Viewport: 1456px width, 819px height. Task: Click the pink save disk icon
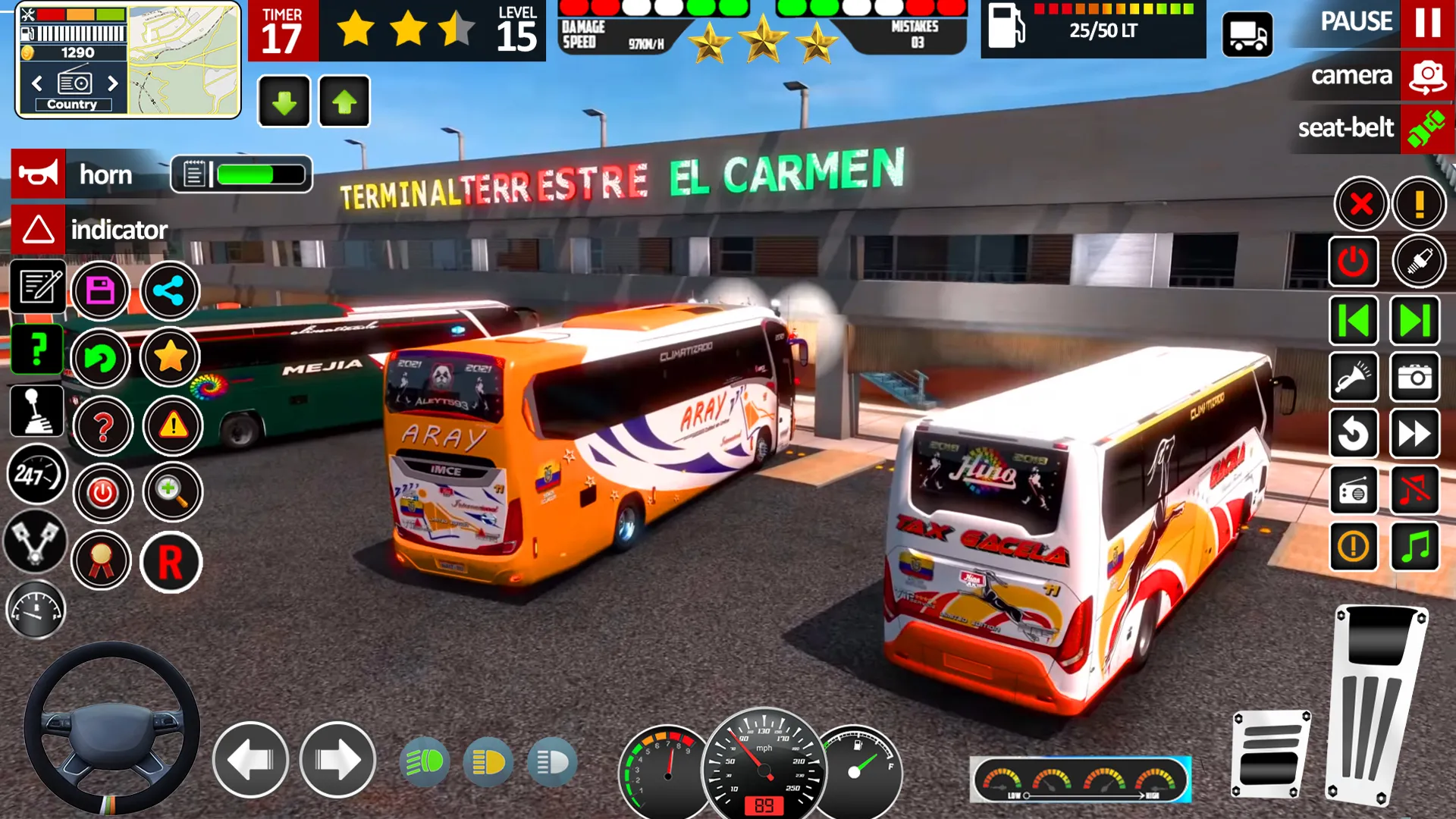tap(100, 290)
